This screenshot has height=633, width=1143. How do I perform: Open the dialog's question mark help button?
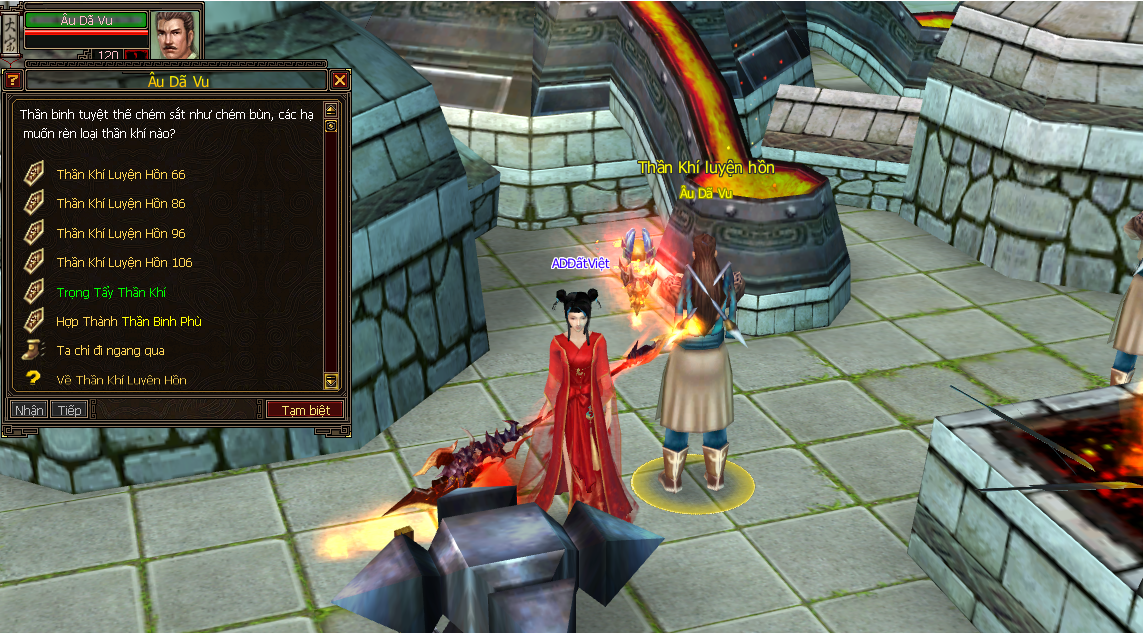pyautogui.click(x=12, y=80)
